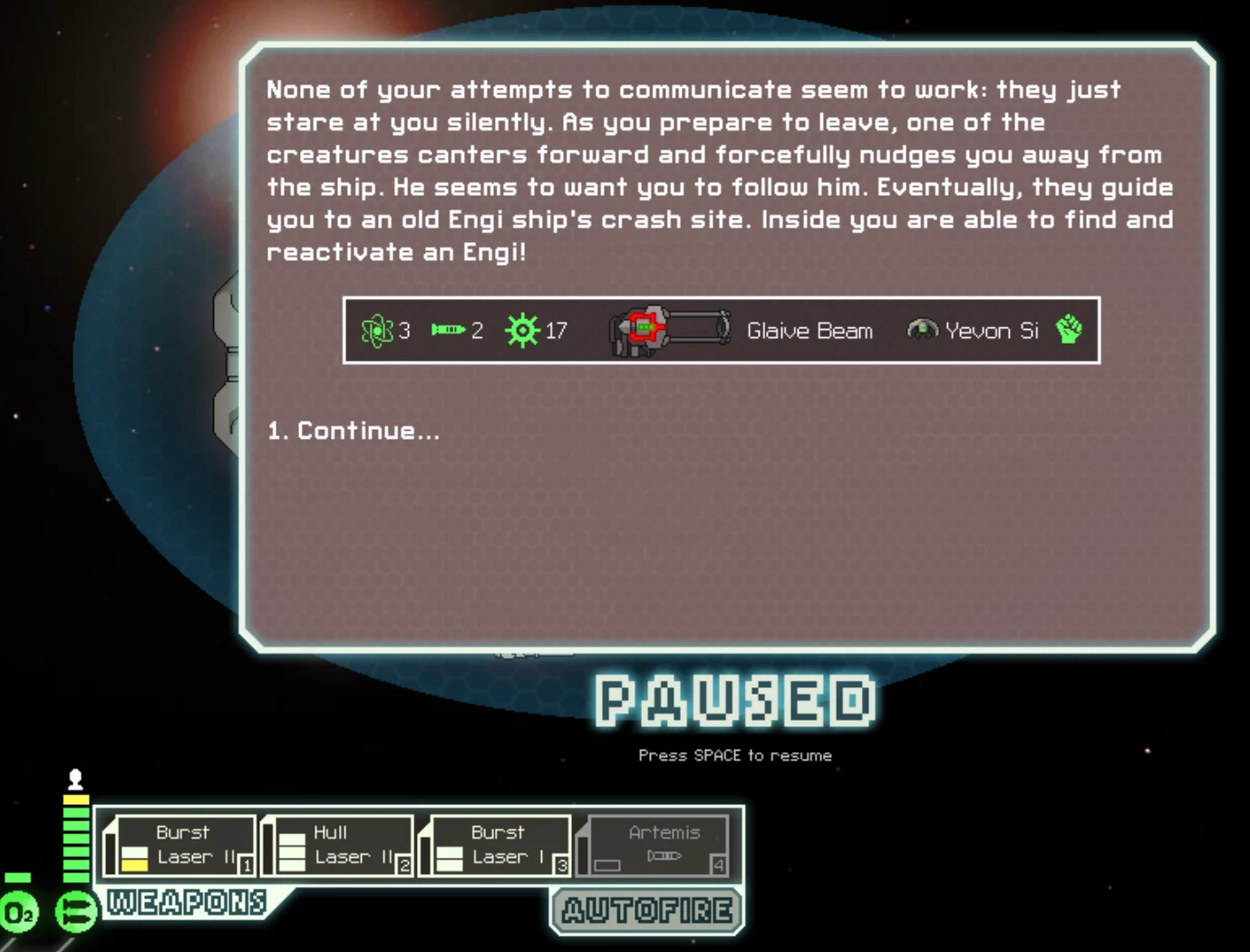Viewport: 1250px width, 952px height.
Task: Click the WEAPONS panel label
Action: 185,902
